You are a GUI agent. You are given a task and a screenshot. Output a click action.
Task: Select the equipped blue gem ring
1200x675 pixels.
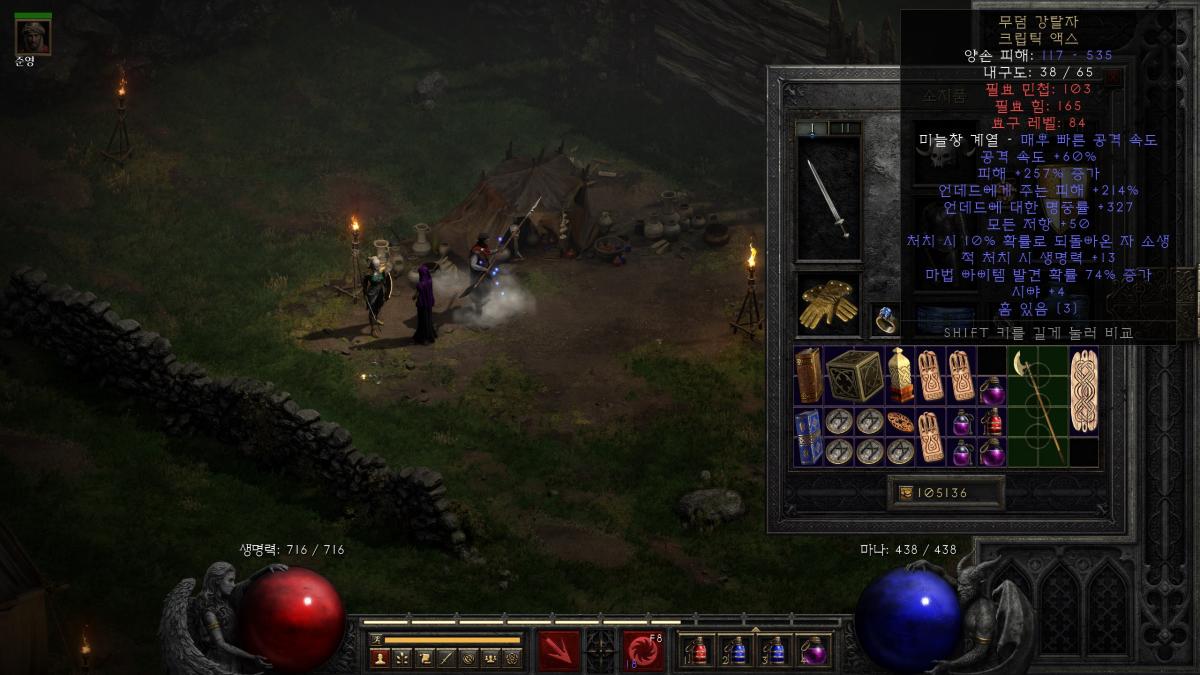click(x=885, y=320)
